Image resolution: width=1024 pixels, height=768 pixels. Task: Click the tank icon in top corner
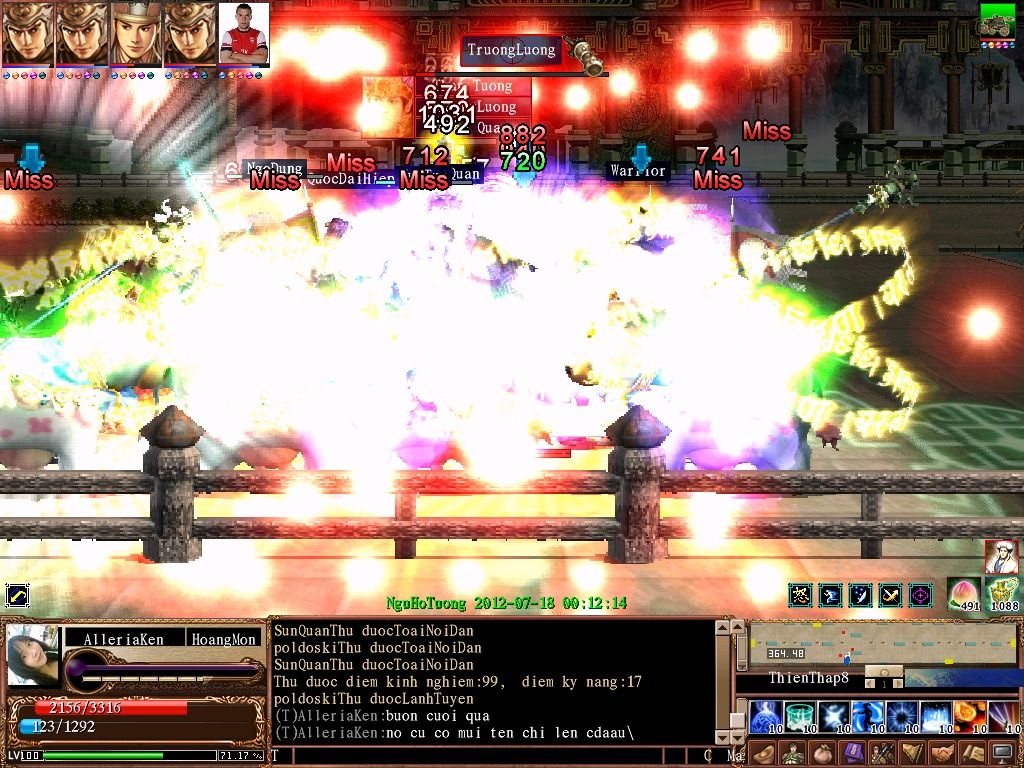996,22
